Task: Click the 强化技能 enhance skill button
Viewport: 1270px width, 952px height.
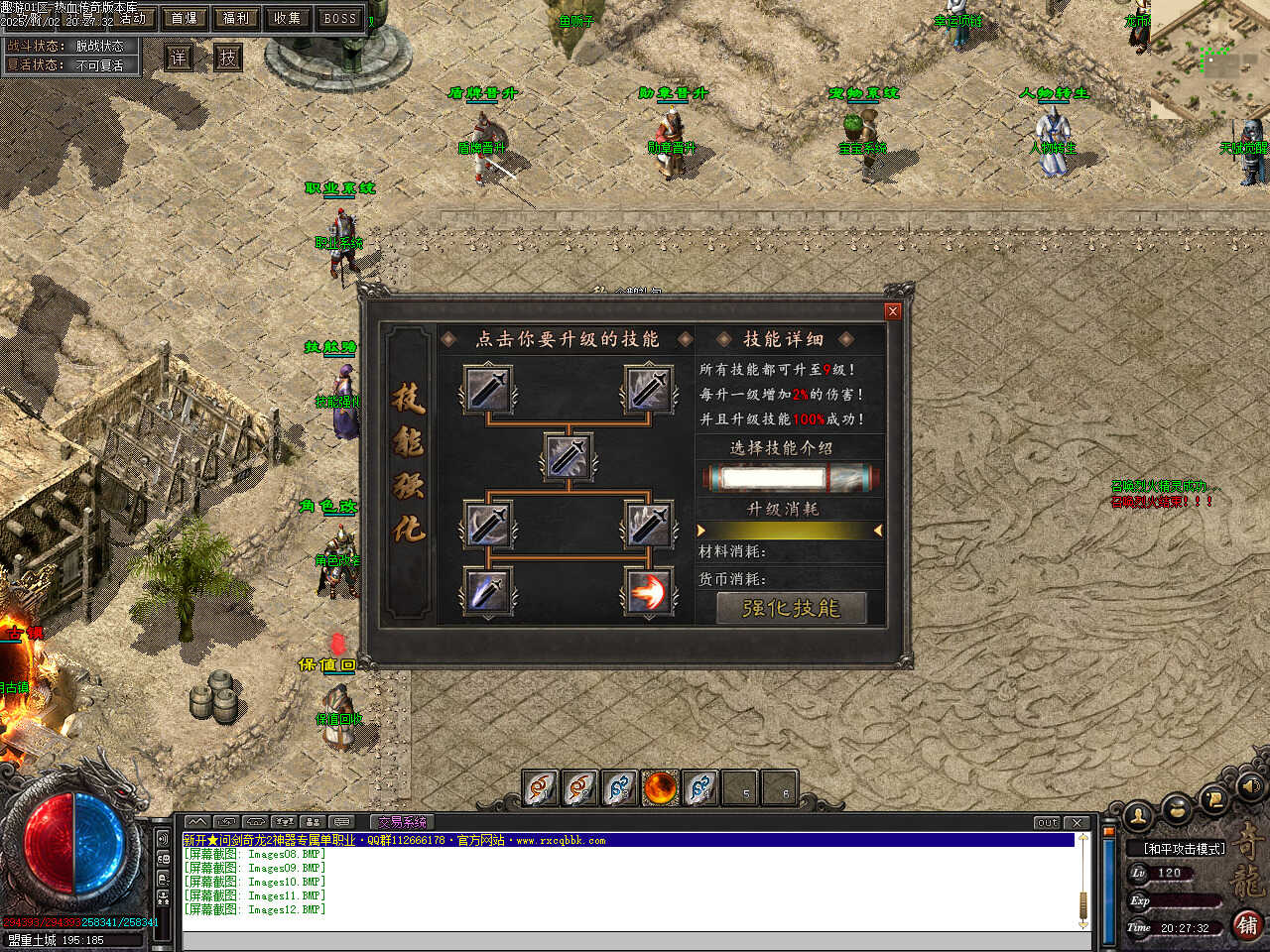Action: (x=791, y=608)
